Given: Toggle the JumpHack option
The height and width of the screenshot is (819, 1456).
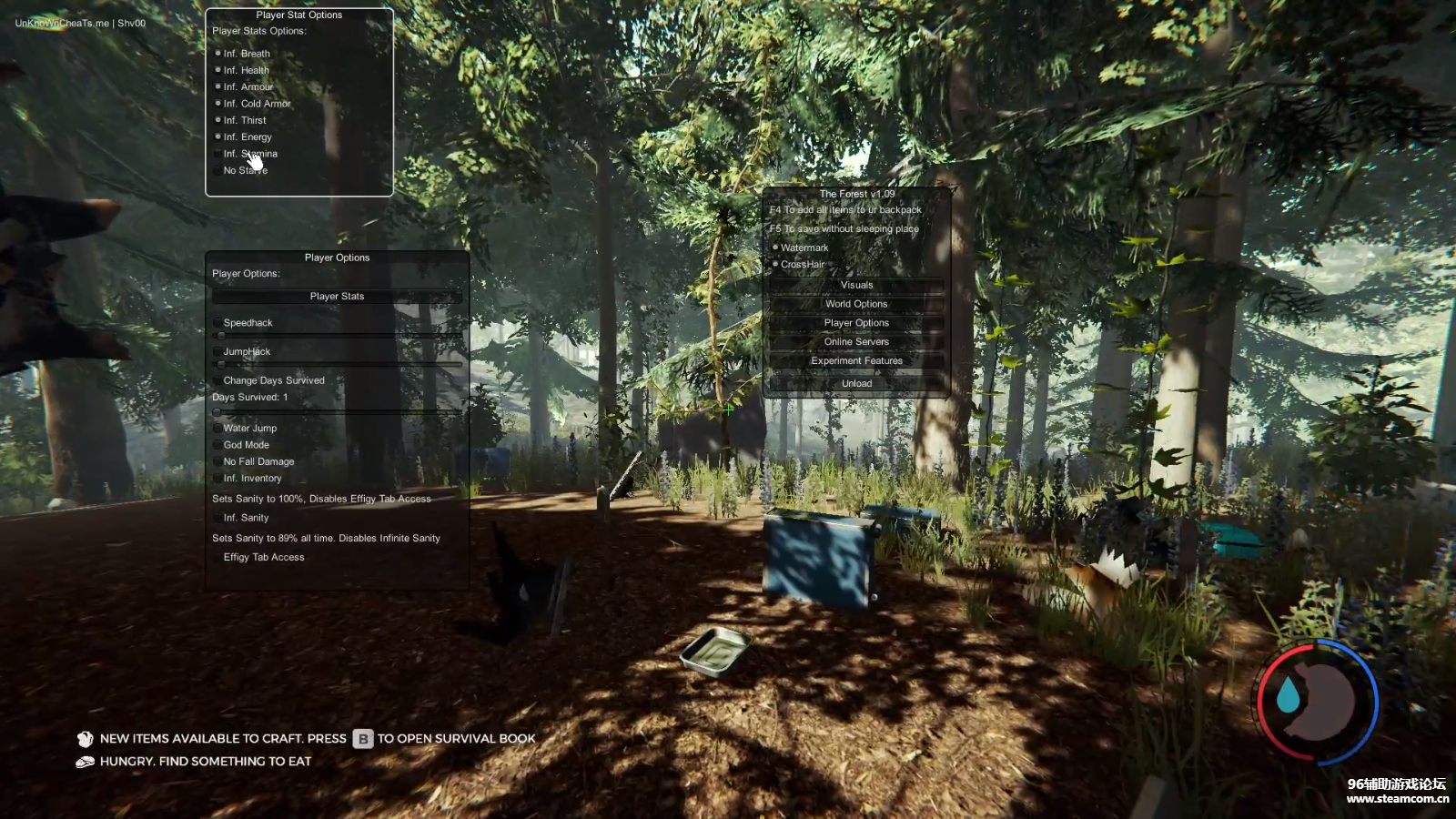Looking at the screenshot, I should [218, 352].
